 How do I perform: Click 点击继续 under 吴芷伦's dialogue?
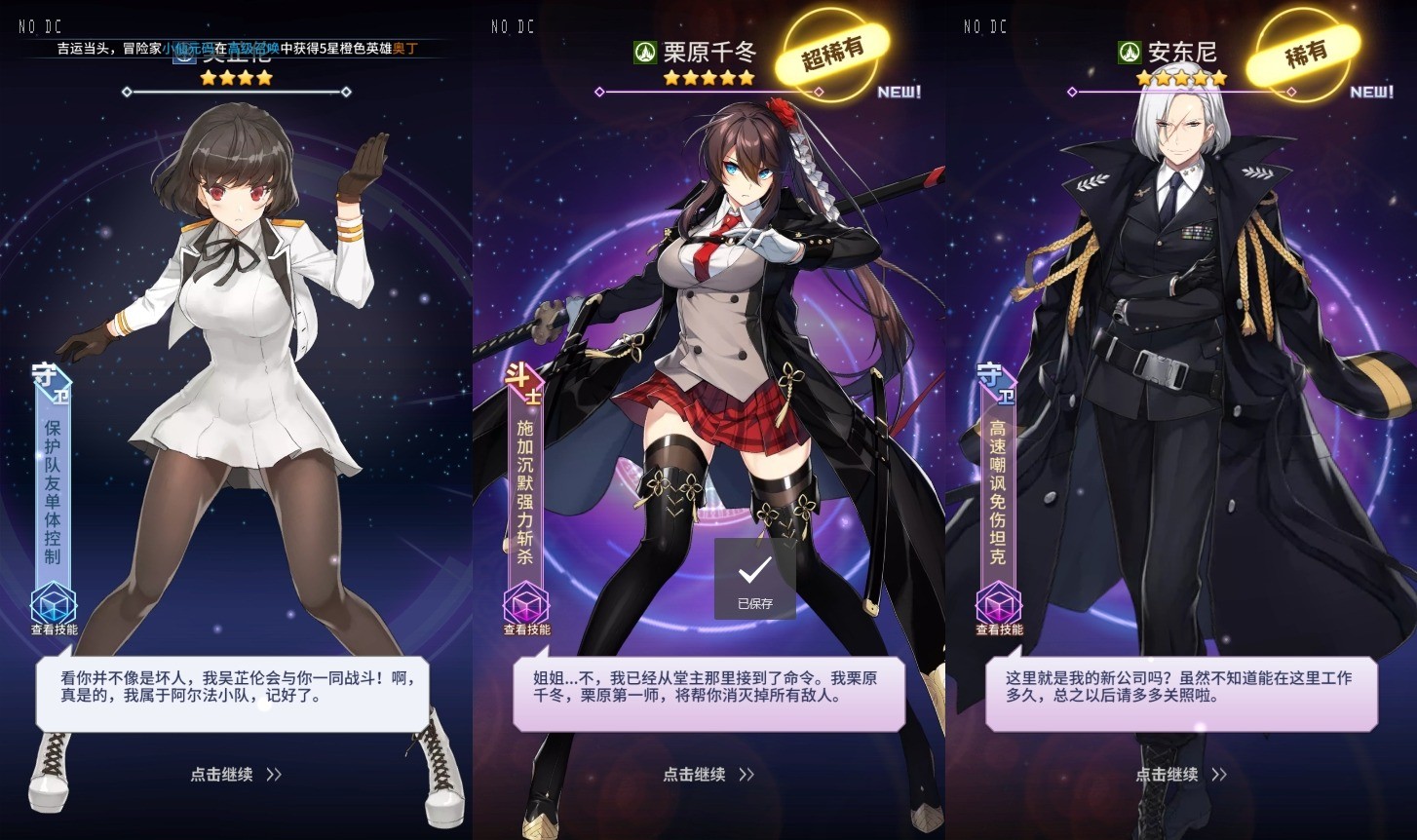(236, 775)
